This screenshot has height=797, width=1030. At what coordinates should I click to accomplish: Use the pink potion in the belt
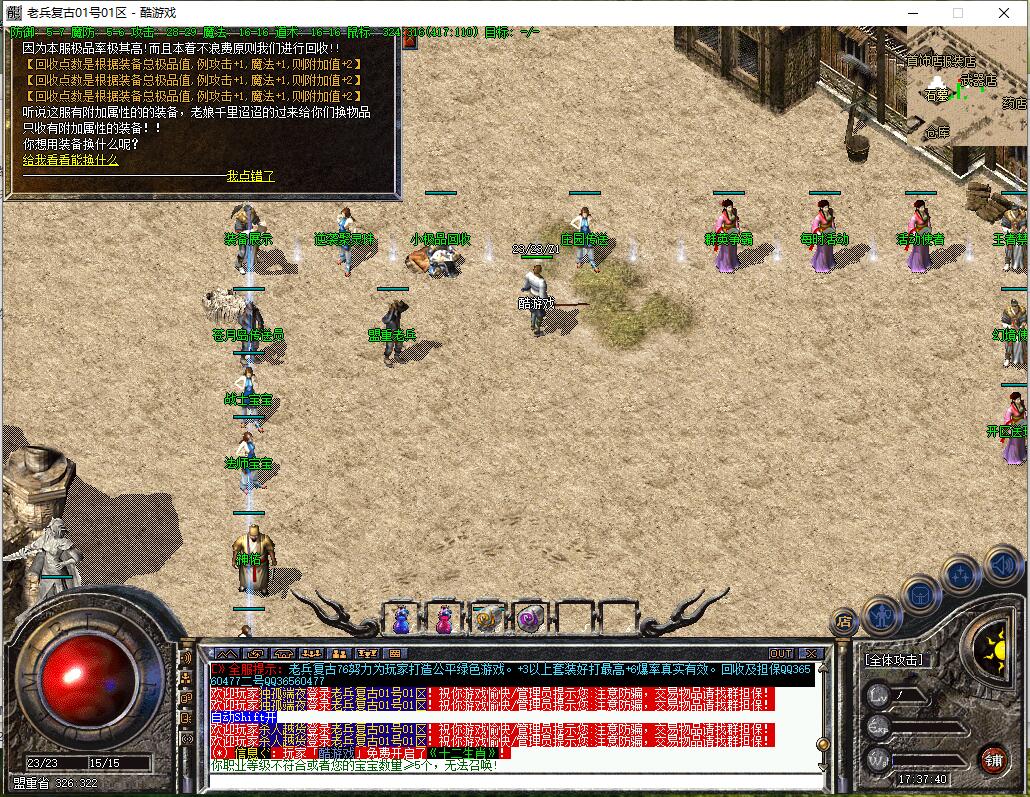(443, 620)
